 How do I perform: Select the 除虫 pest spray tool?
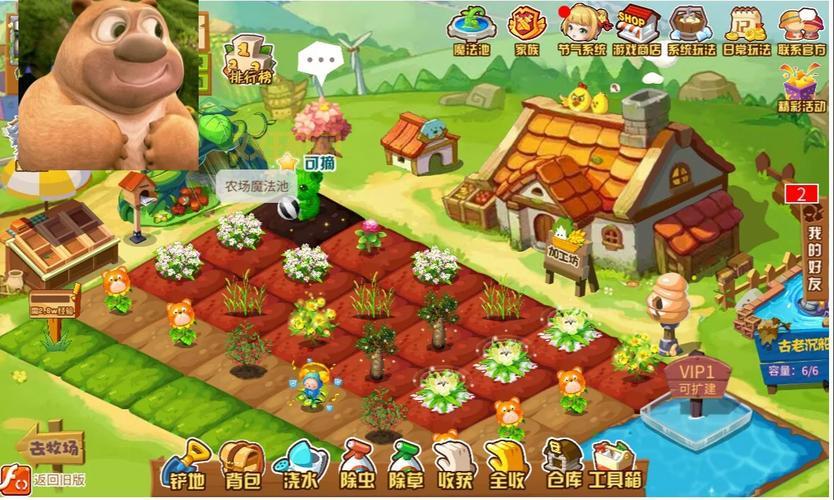pos(353,467)
